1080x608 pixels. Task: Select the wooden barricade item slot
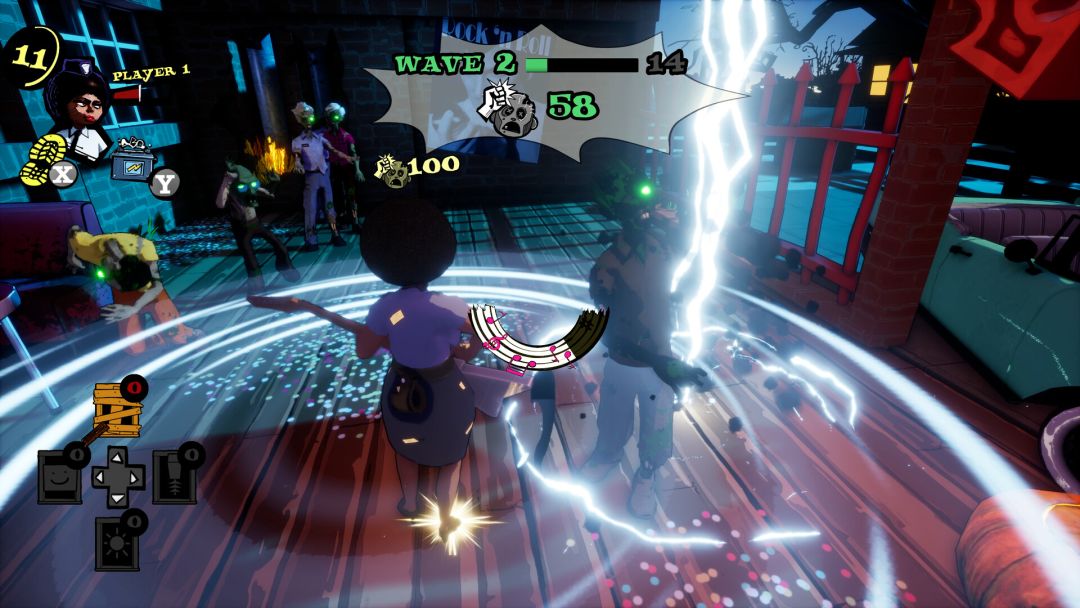(x=115, y=407)
